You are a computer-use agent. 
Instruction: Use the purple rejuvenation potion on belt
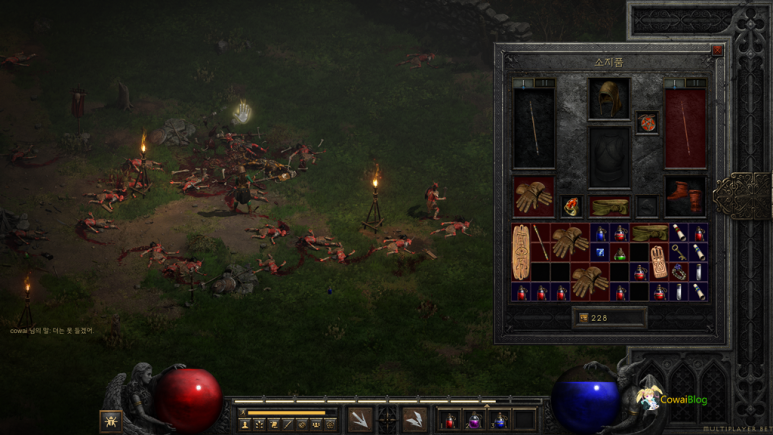(474, 420)
